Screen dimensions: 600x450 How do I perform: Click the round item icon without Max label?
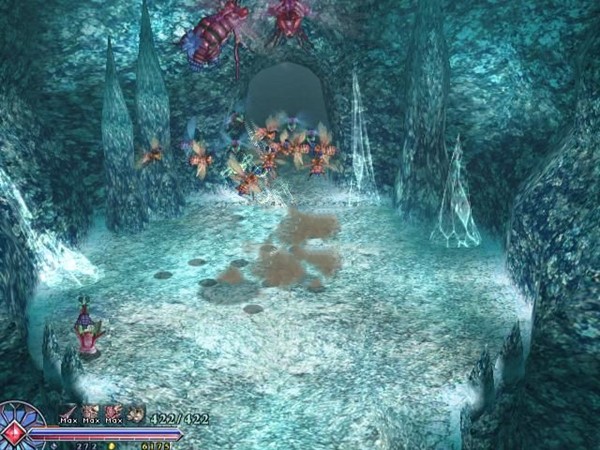point(135,412)
